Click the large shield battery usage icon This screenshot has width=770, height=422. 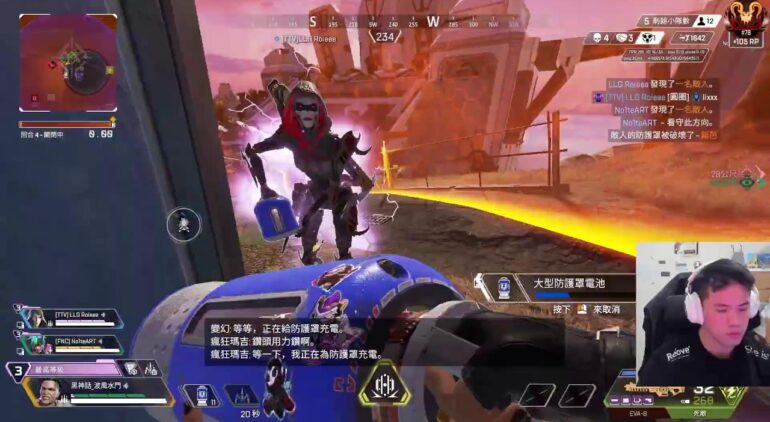pos(505,288)
